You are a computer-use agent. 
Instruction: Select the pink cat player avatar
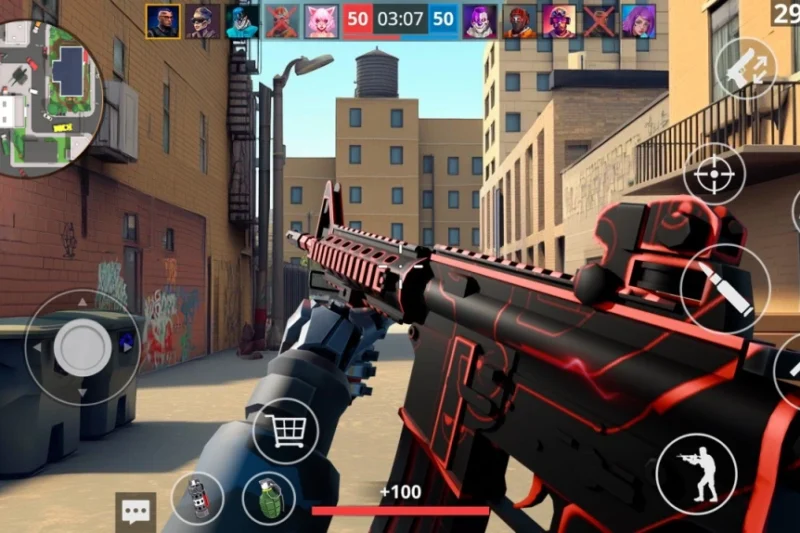(321, 21)
